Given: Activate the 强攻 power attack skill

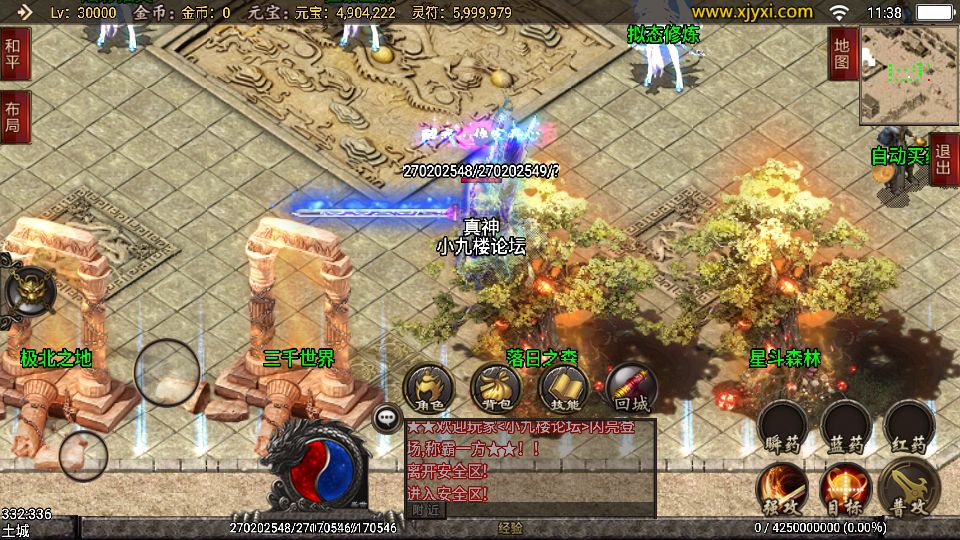Looking at the screenshot, I should tap(783, 489).
